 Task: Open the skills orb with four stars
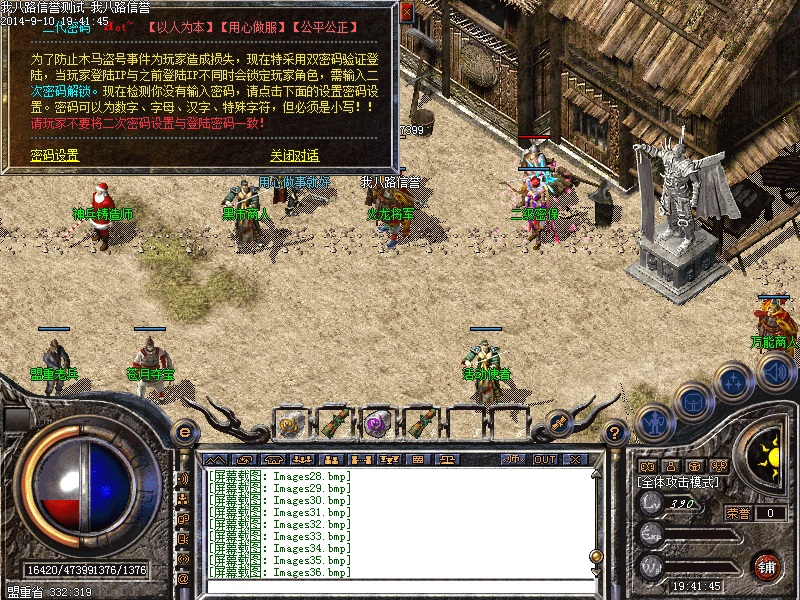click(734, 380)
